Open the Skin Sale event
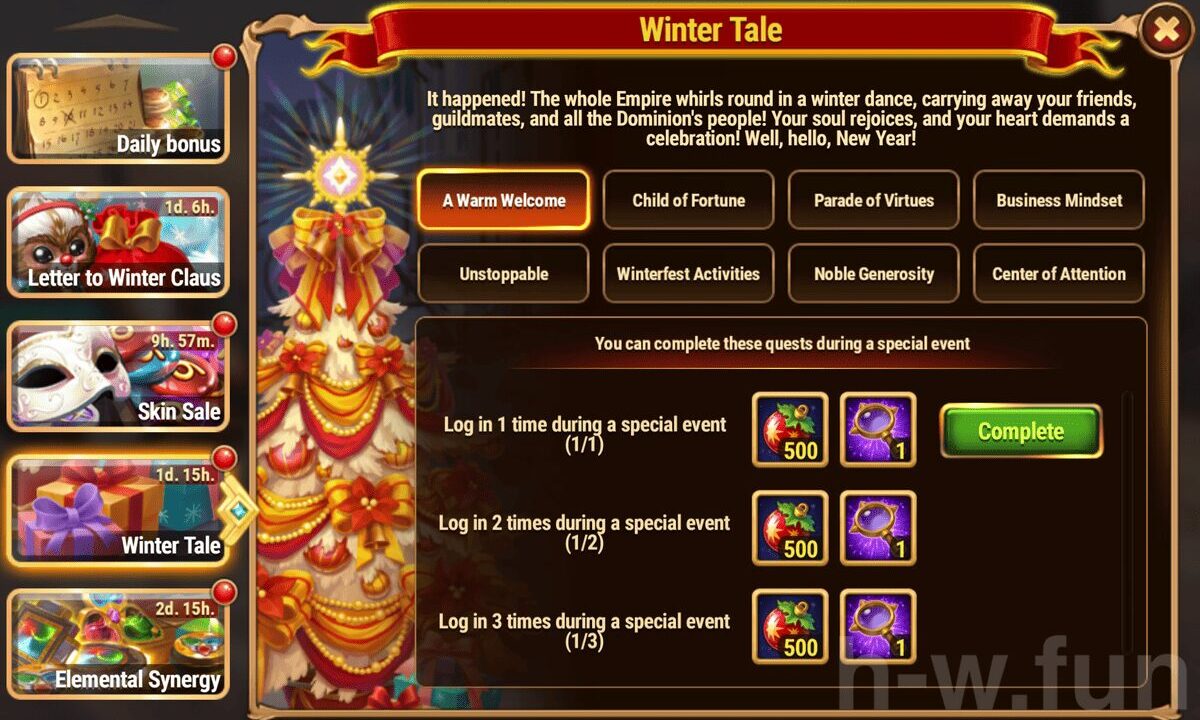Screen dimensions: 1200x720 119,377
